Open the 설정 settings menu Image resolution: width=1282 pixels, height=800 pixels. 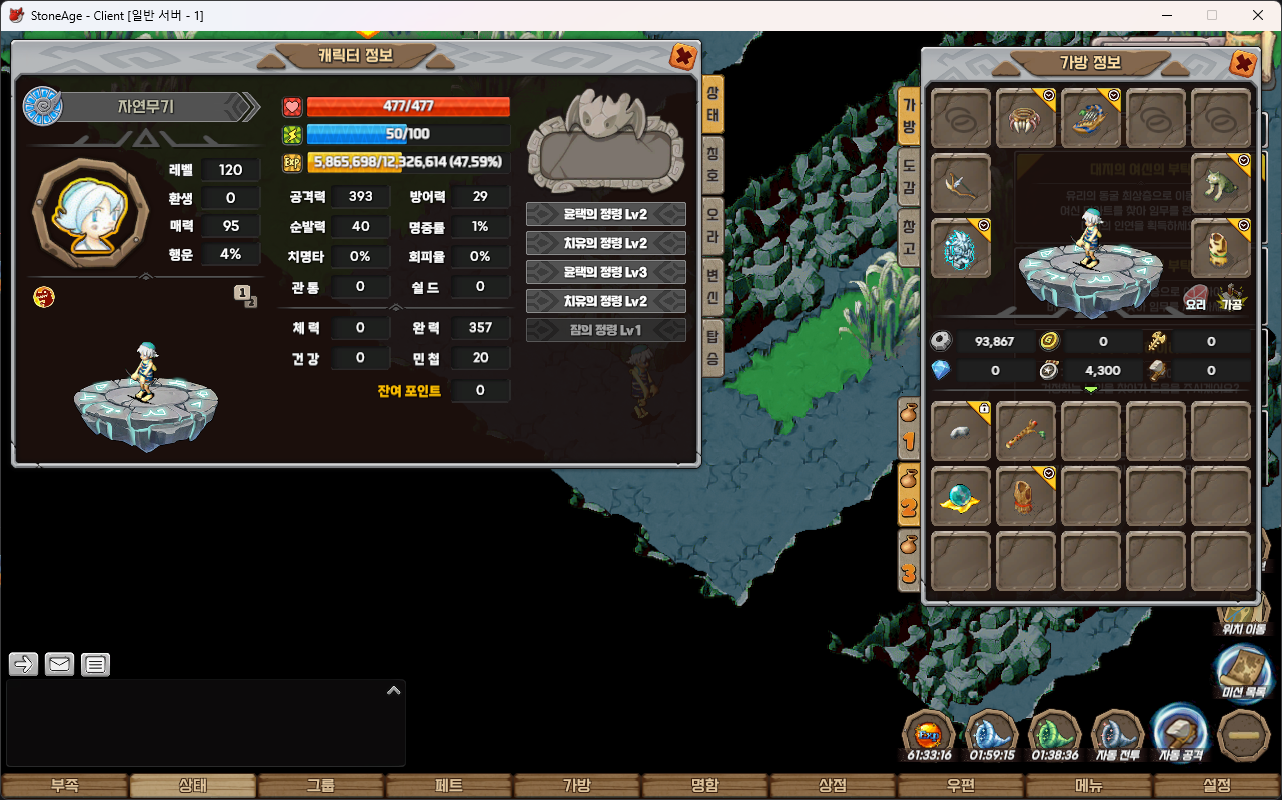pos(1217,786)
